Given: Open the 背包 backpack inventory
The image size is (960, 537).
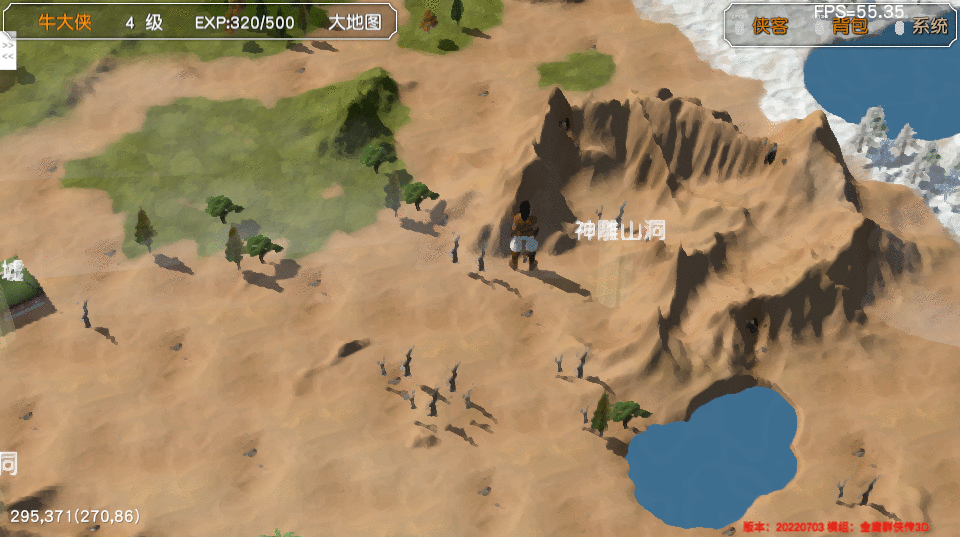Looking at the screenshot, I should click(849, 27).
